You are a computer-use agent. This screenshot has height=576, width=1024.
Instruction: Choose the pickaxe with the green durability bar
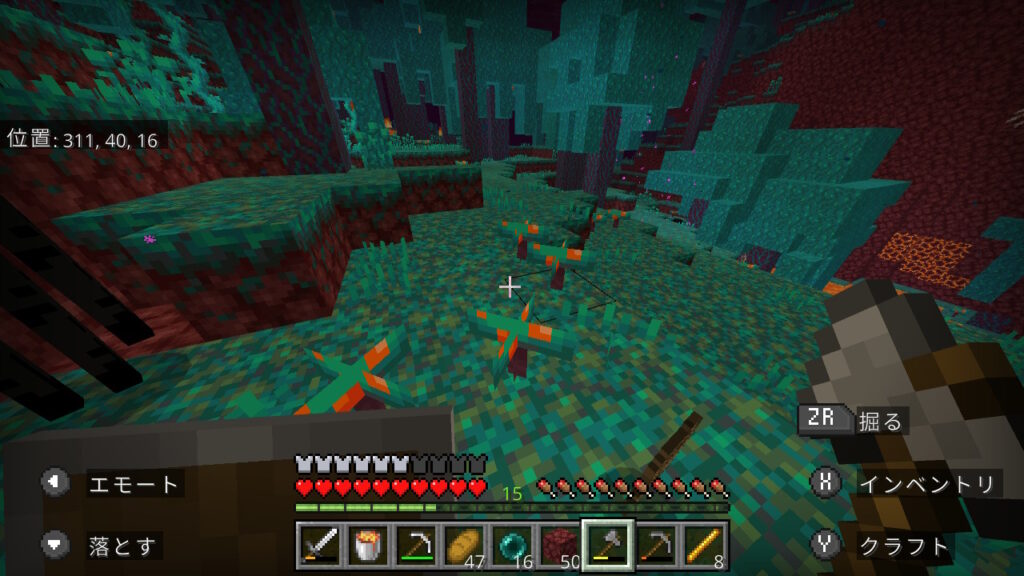416,545
